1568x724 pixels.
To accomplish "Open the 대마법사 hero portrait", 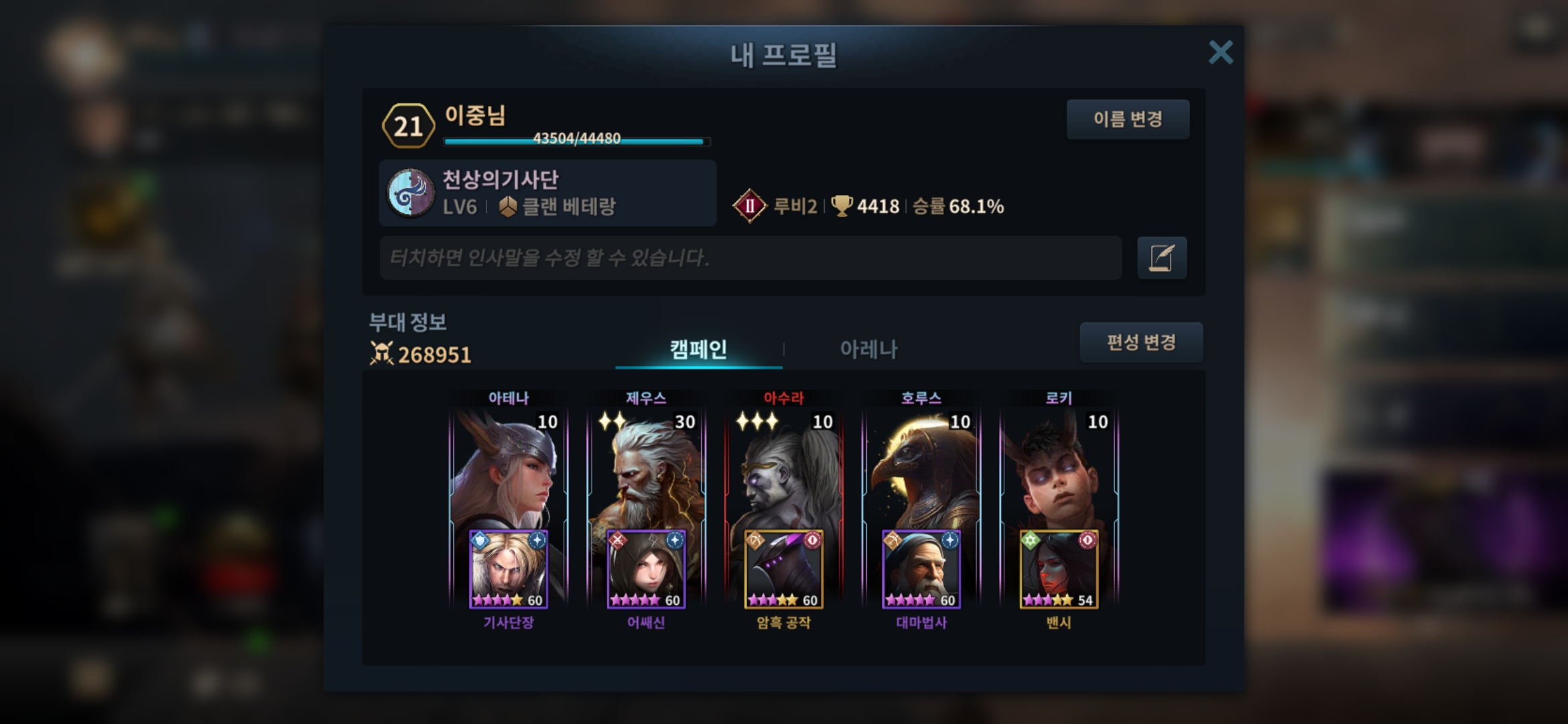I will [x=921, y=570].
